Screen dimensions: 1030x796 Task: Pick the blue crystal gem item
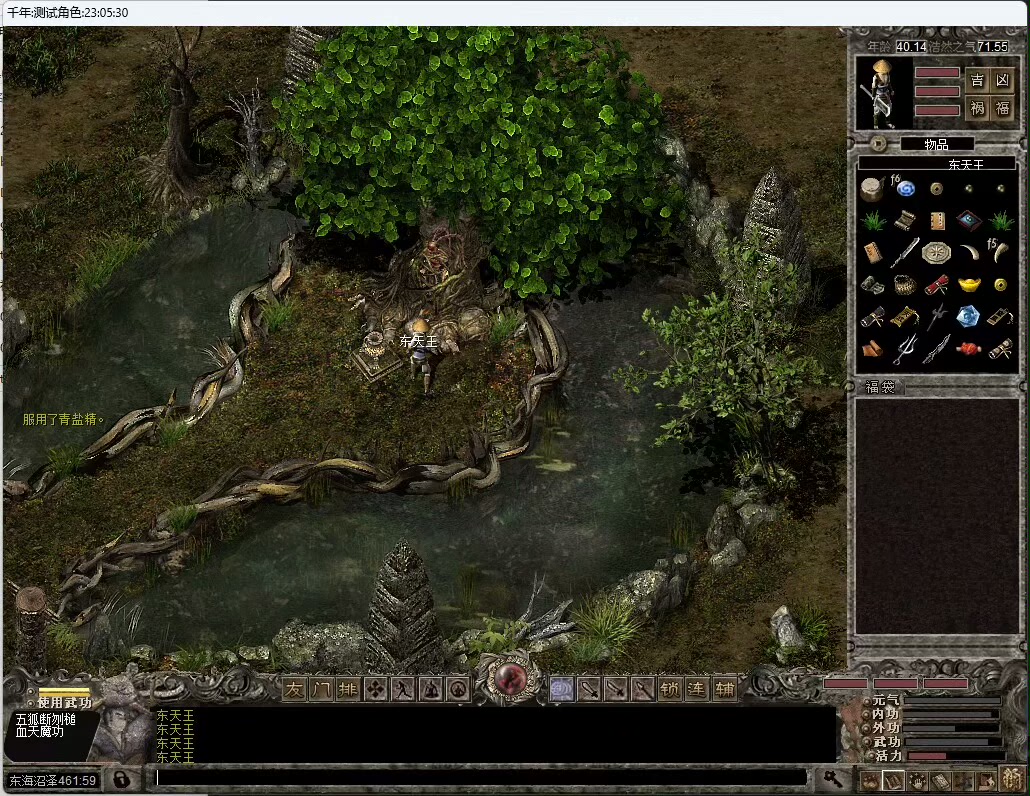point(967,317)
